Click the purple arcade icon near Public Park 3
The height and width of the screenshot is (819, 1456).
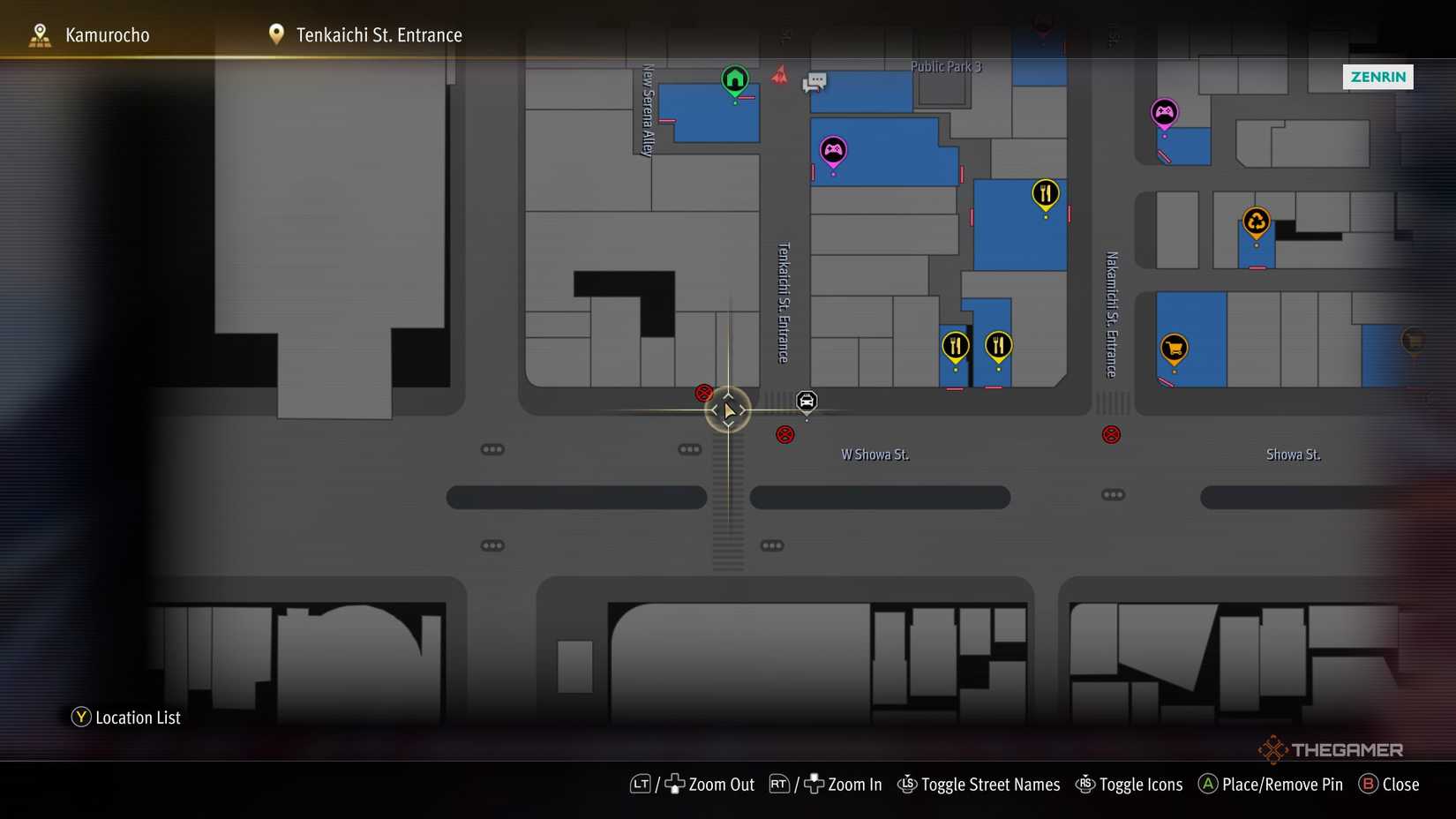pyautogui.click(x=832, y=150)
